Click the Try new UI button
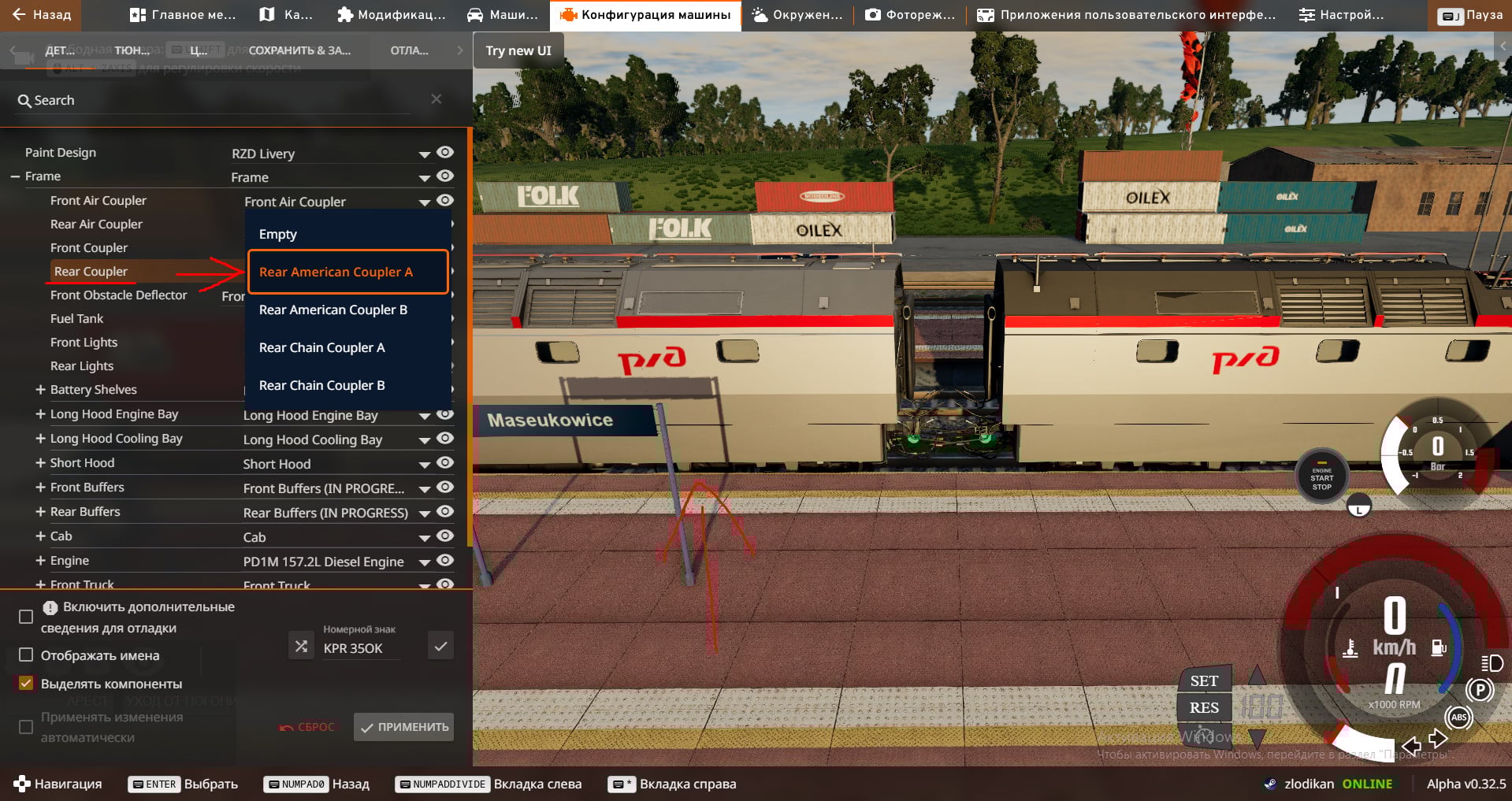 [518, 50]
